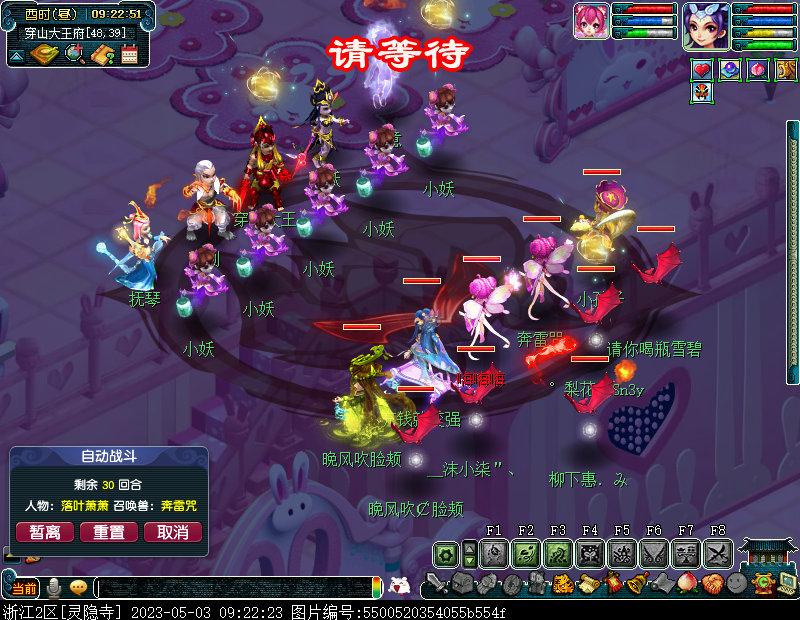
Task: Activate the F4 skill shortcut slot
Action: (x=590, y=553)
